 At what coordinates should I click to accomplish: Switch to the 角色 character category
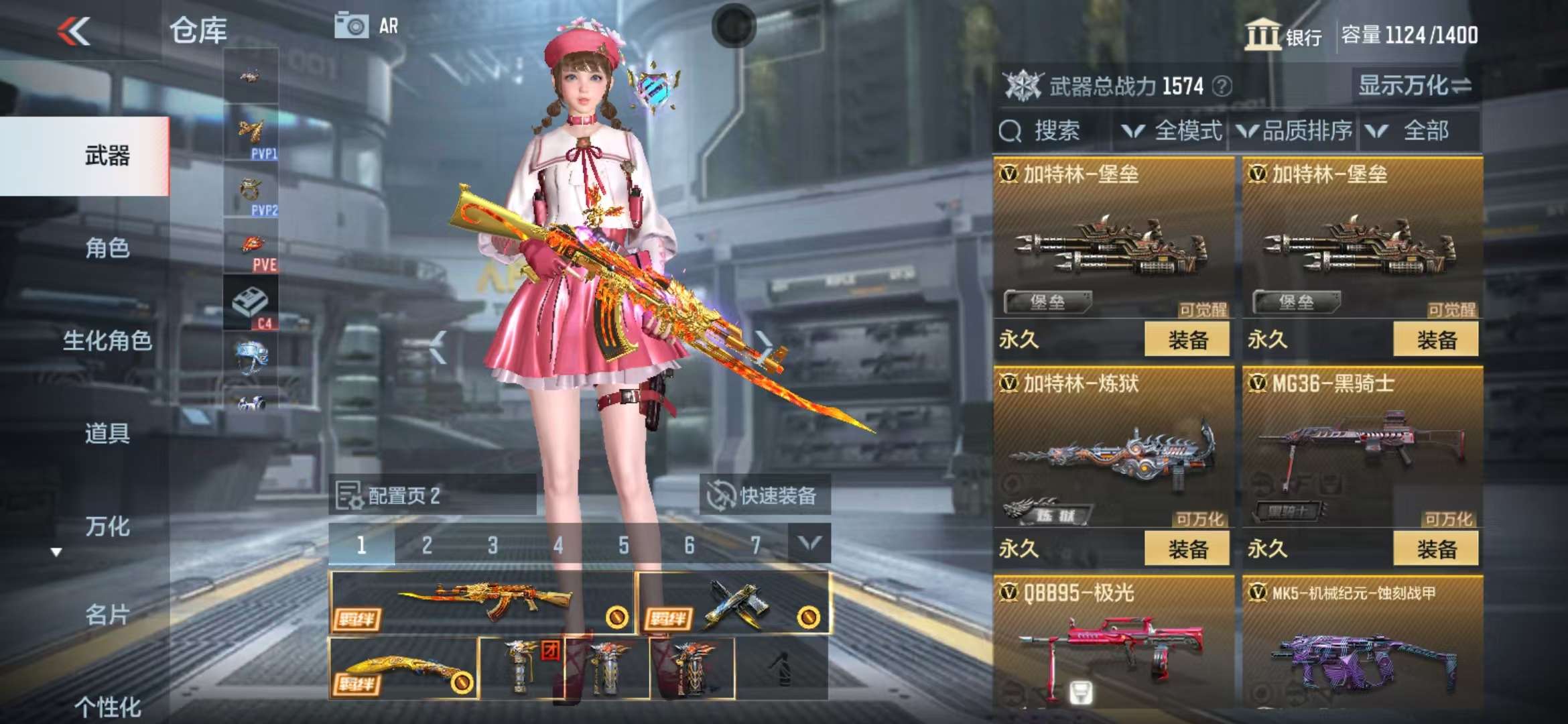[107, 248]
